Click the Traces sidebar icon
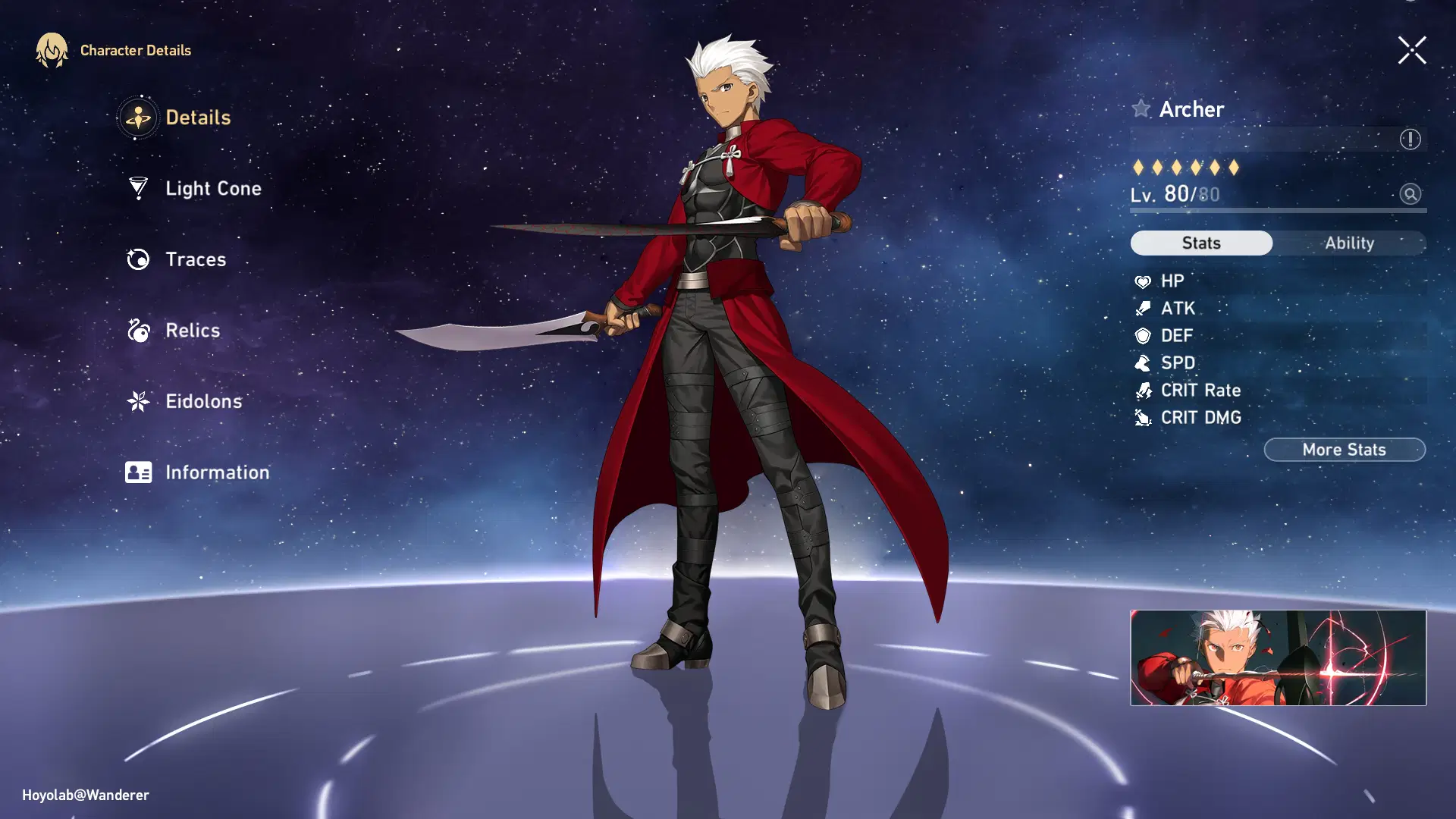Viewport: 1456px width, 819px height. [137, 259]
